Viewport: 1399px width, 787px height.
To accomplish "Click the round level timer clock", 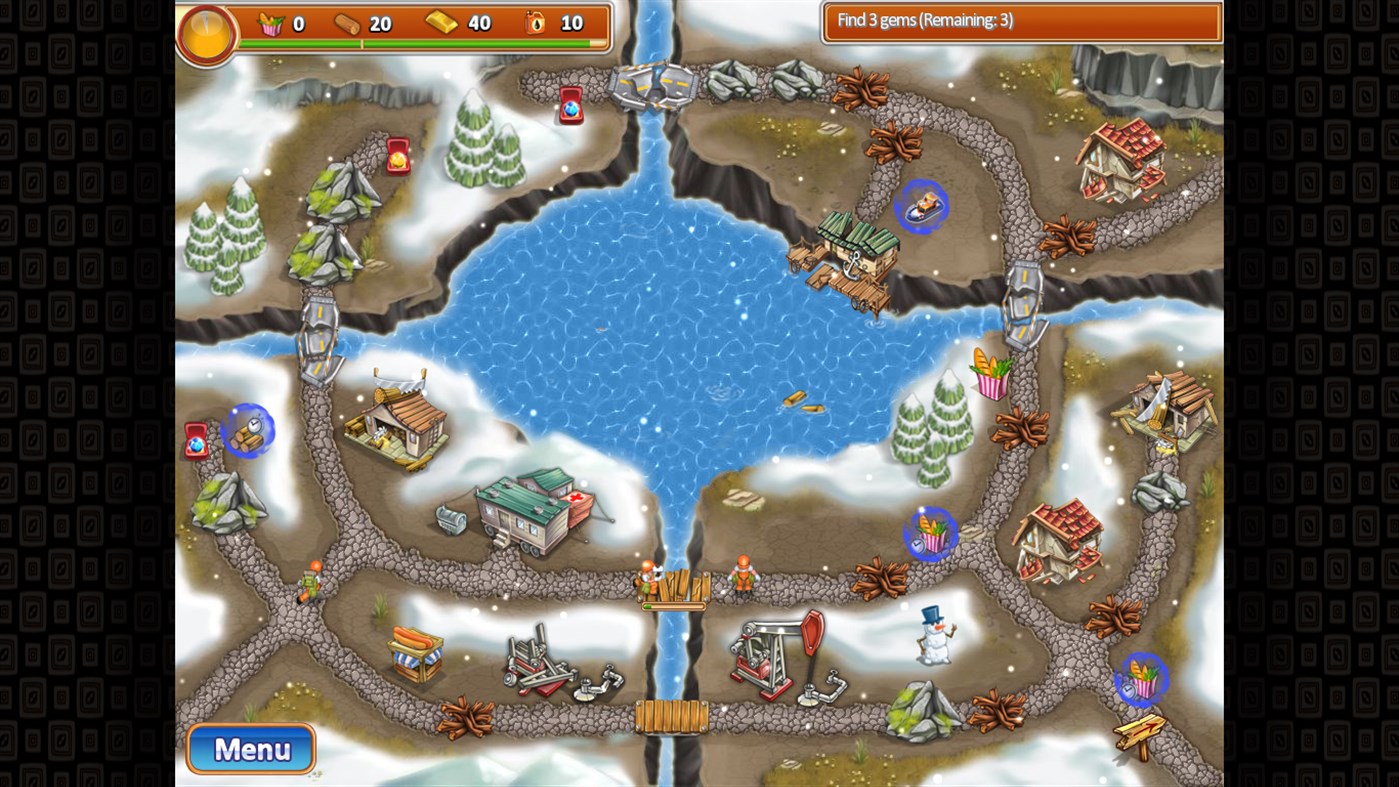I will pos(206,35).
